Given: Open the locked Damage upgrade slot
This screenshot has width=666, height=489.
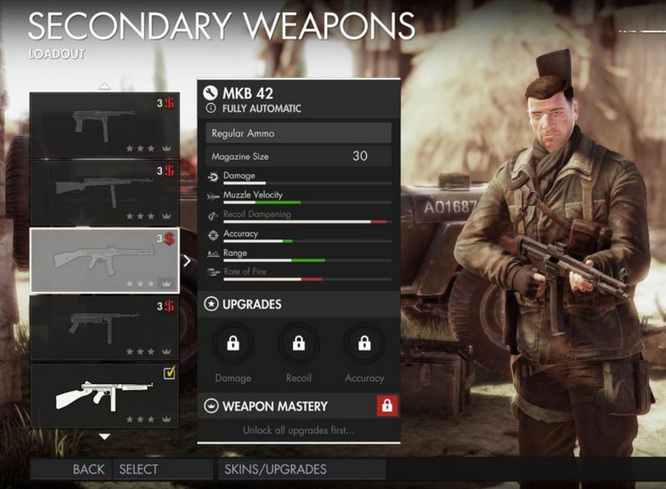Looking at the screenshot, I should (x=233, y=345).
